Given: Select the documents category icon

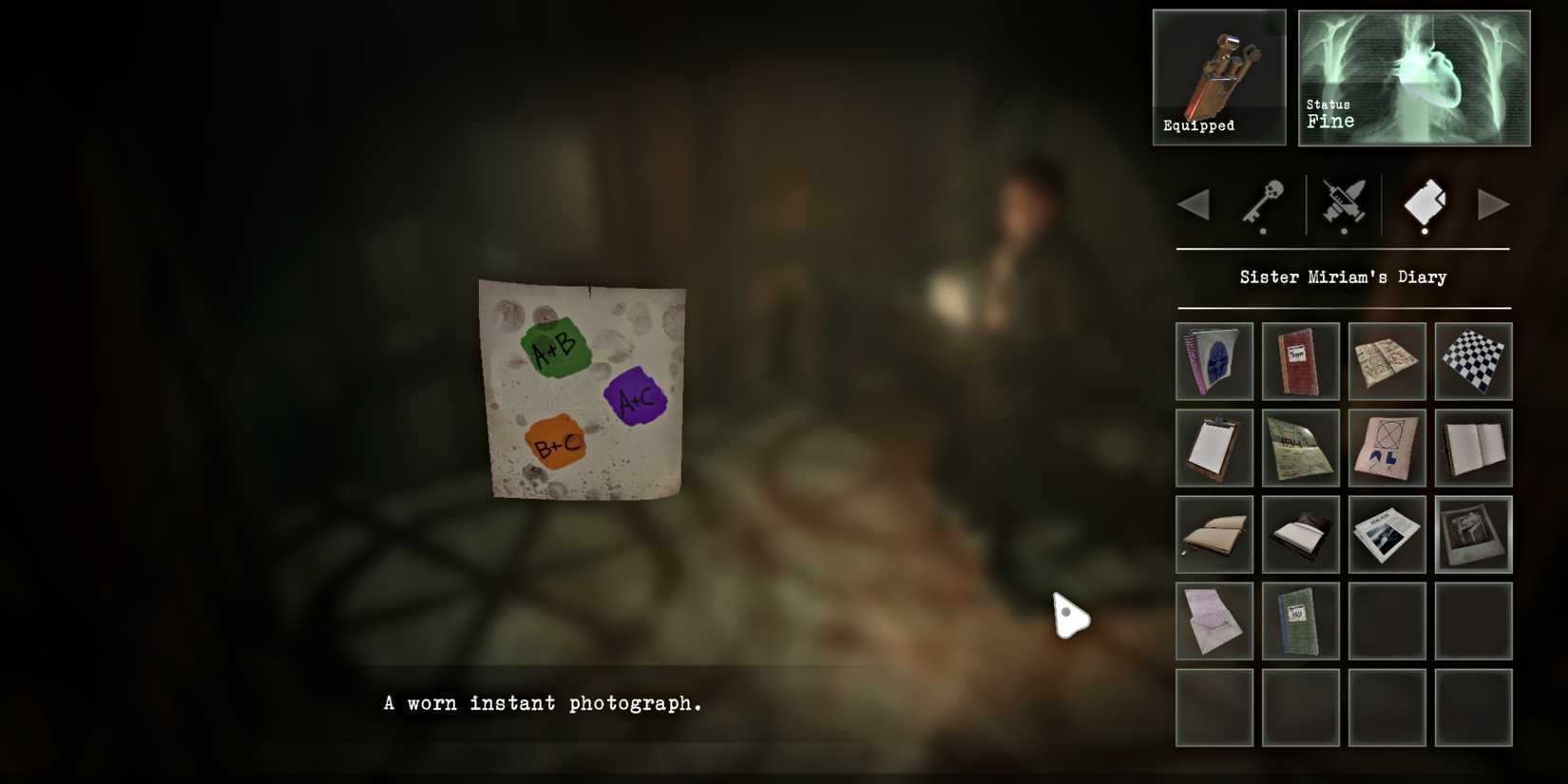Looking at the screenshot, I should click(x=1423, y=204).
